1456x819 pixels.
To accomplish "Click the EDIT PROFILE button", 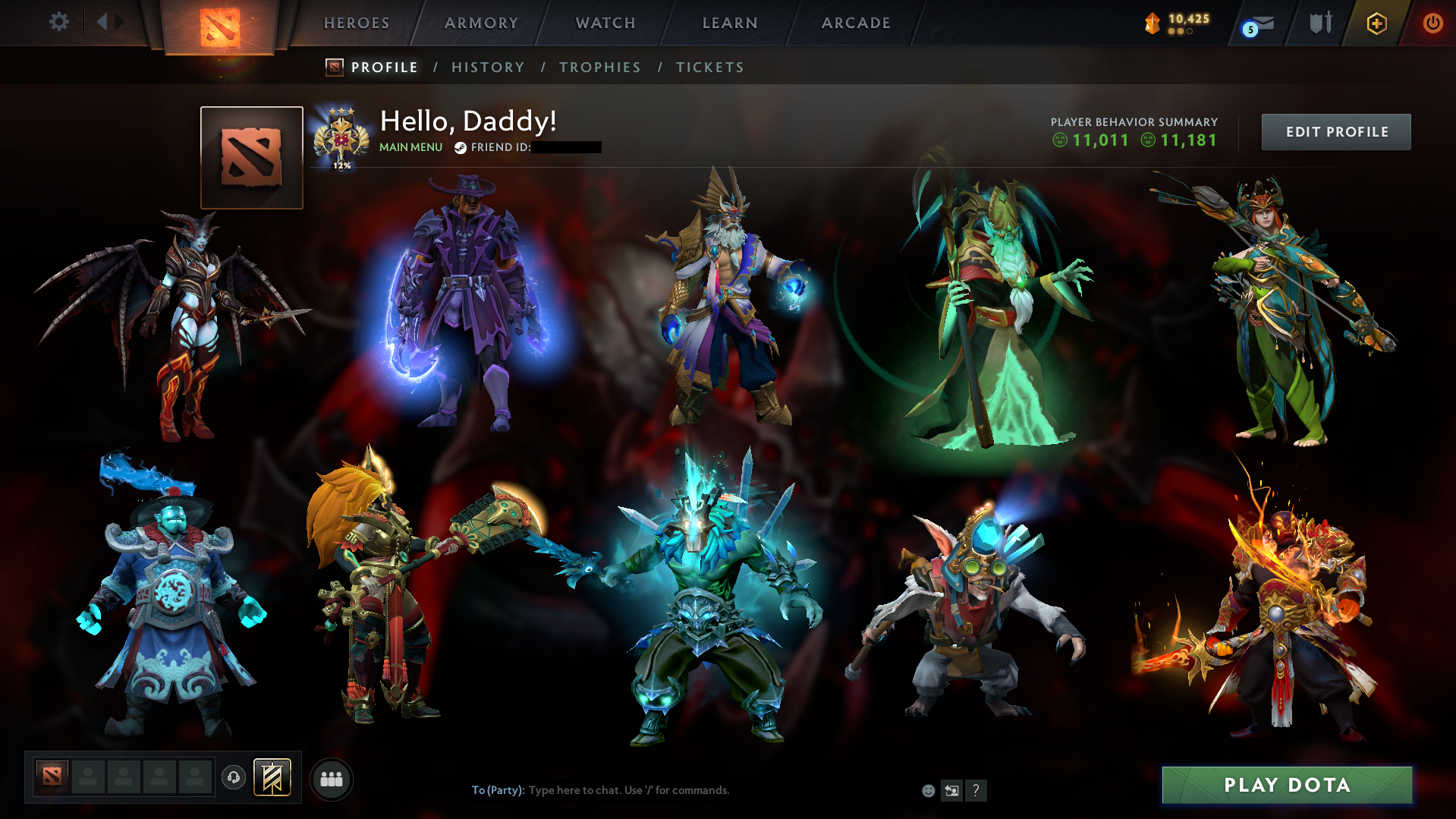I will (1335, 131).
